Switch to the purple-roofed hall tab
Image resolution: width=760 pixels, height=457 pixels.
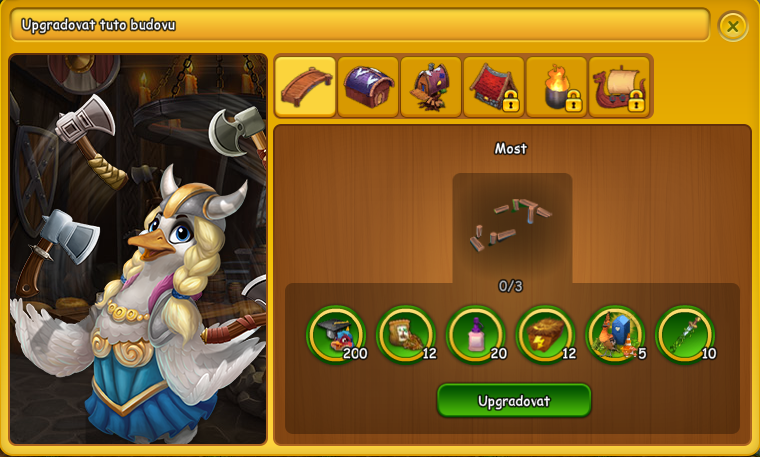point(368,87)
